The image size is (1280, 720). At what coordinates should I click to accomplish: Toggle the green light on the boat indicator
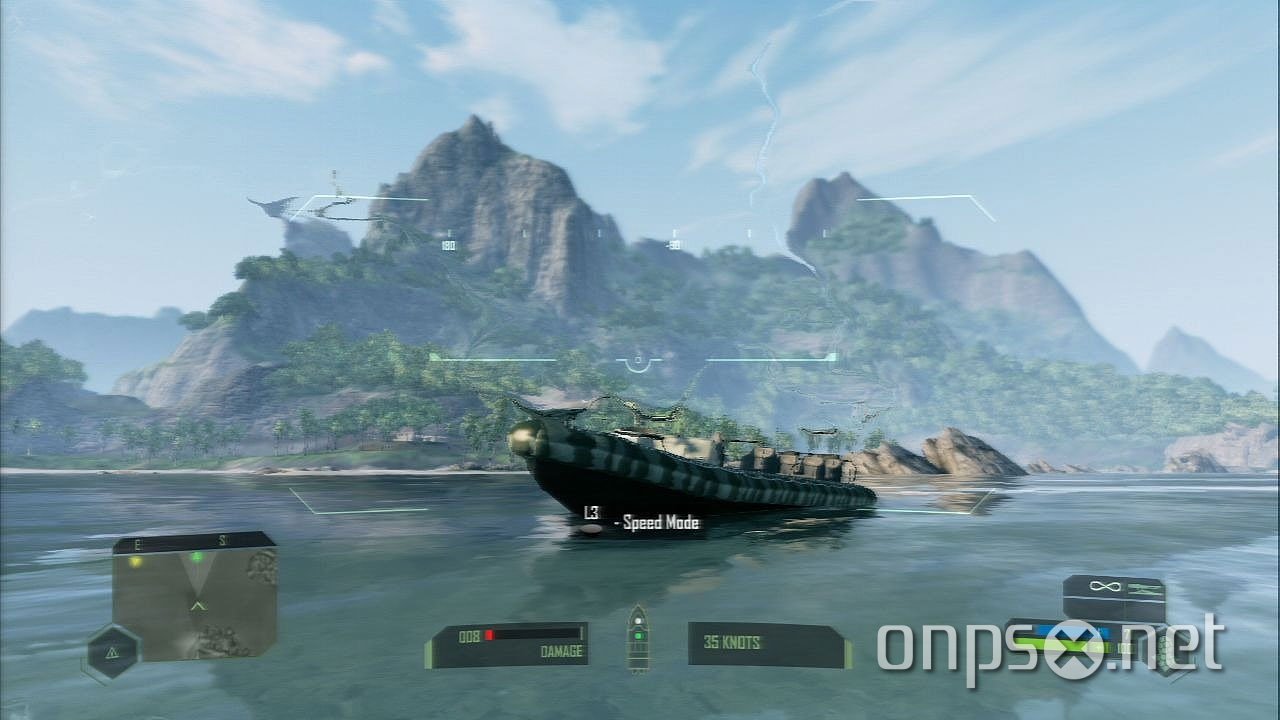pos(638,636)
